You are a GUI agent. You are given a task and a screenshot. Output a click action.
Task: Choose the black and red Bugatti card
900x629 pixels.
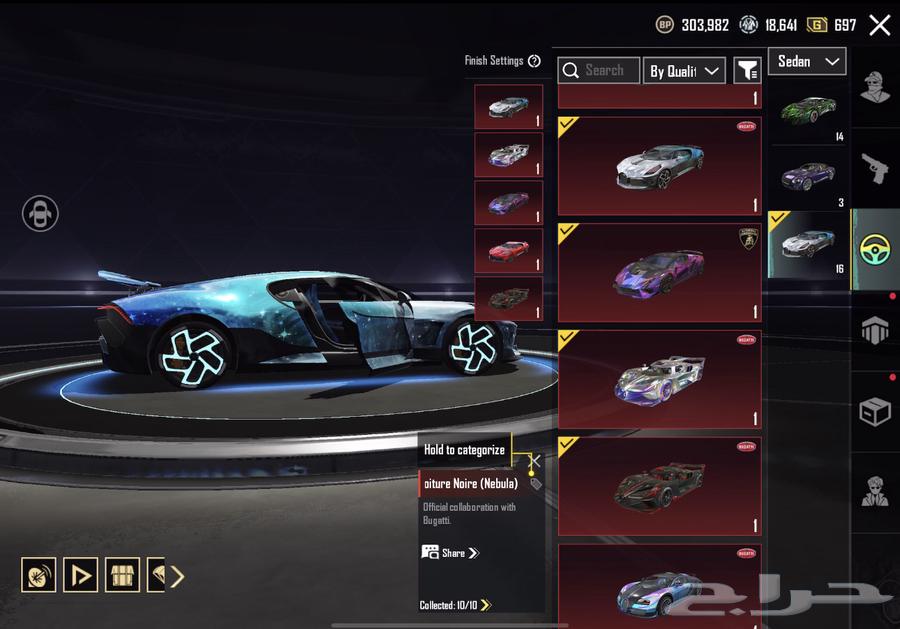659,485
